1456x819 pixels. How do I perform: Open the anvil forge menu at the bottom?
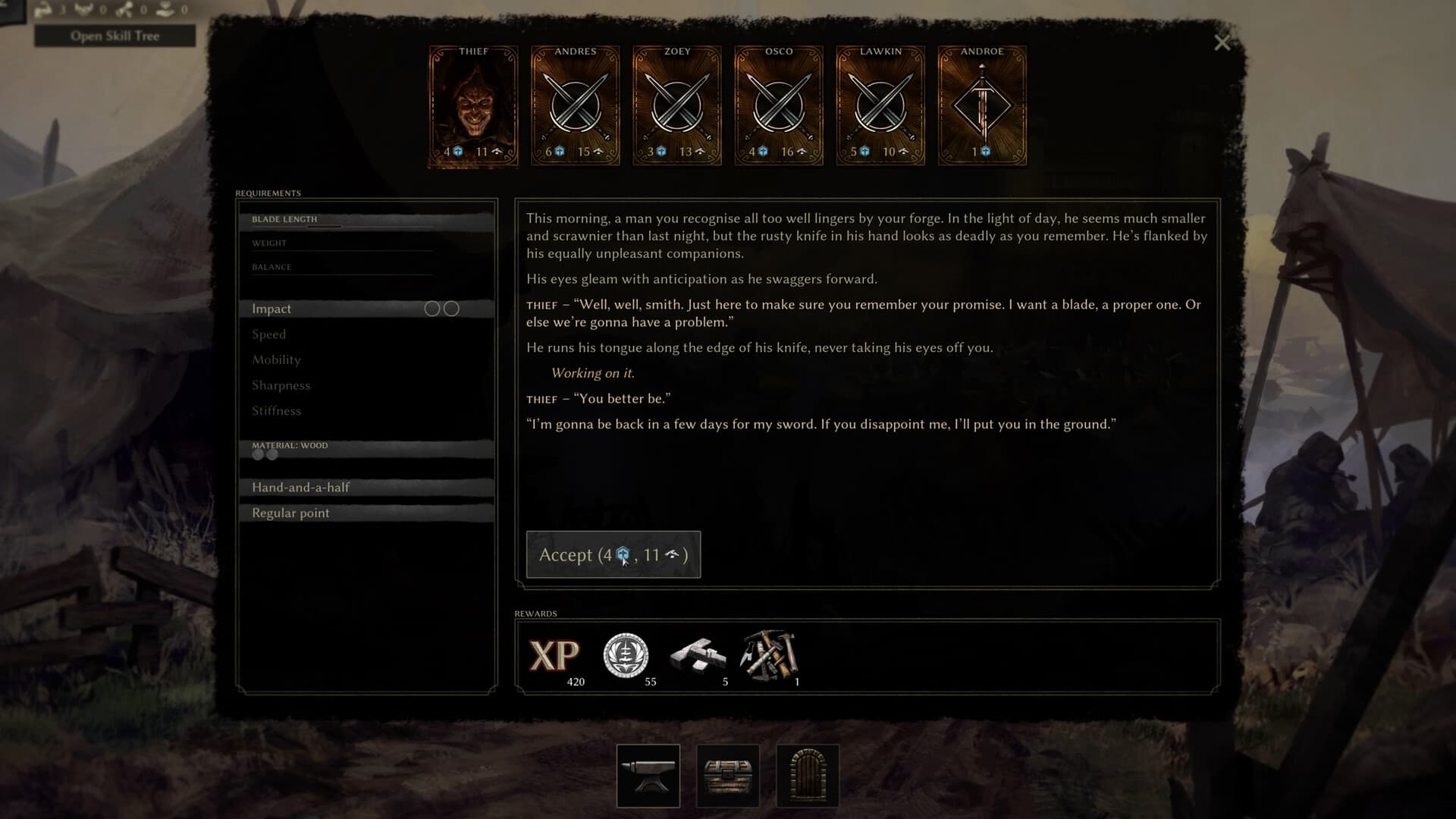tap(648, 776)
